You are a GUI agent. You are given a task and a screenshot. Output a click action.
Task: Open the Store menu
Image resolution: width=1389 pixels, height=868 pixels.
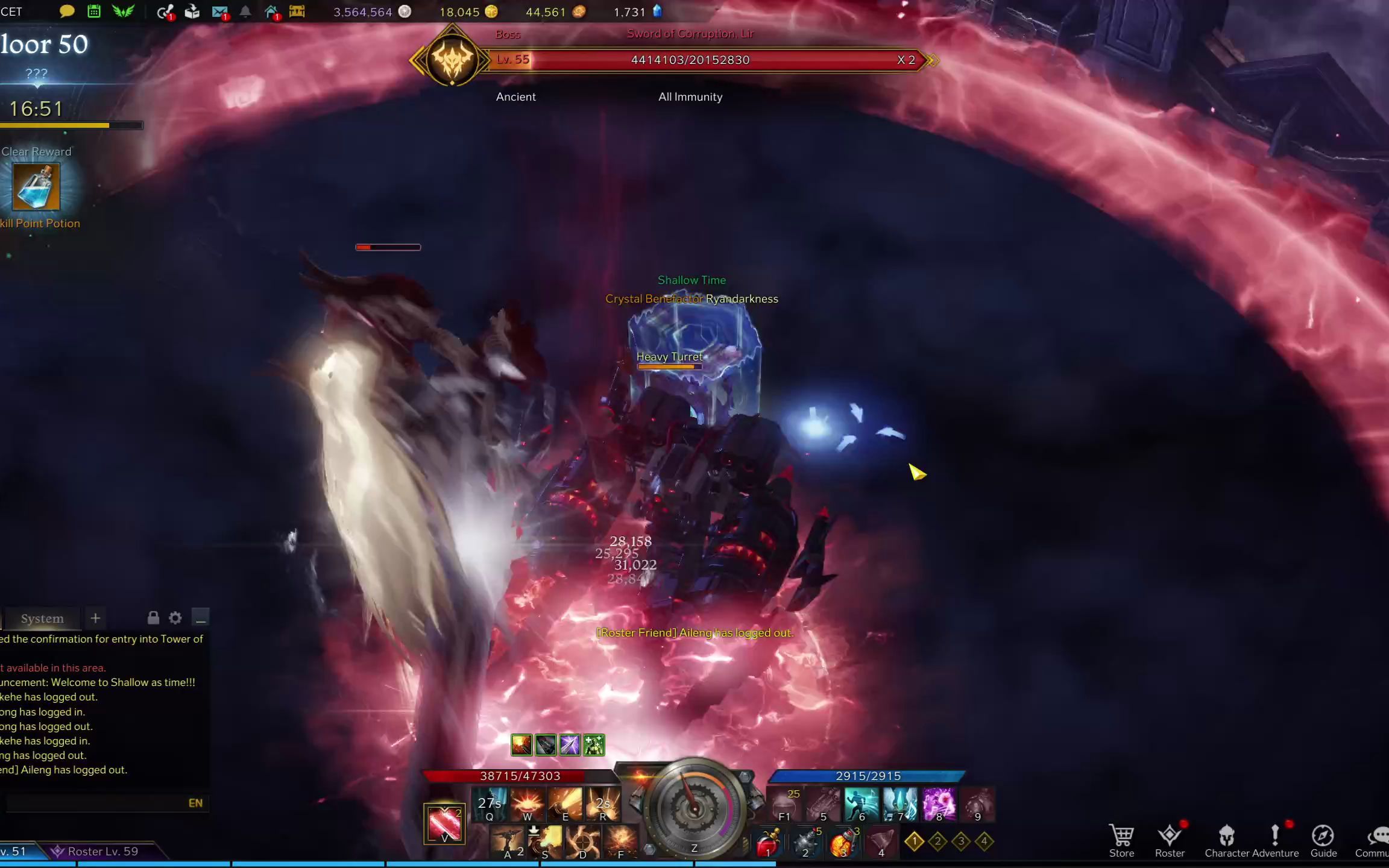(x=1121, y=840)
